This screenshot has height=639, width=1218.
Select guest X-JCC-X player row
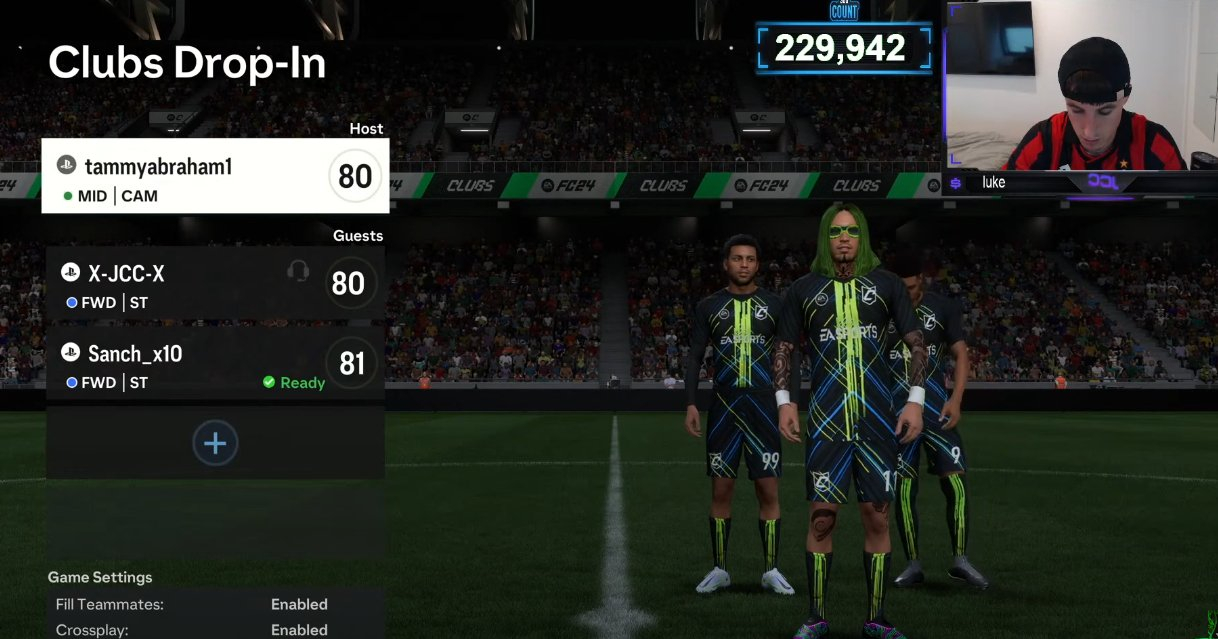tap(214, 284)
